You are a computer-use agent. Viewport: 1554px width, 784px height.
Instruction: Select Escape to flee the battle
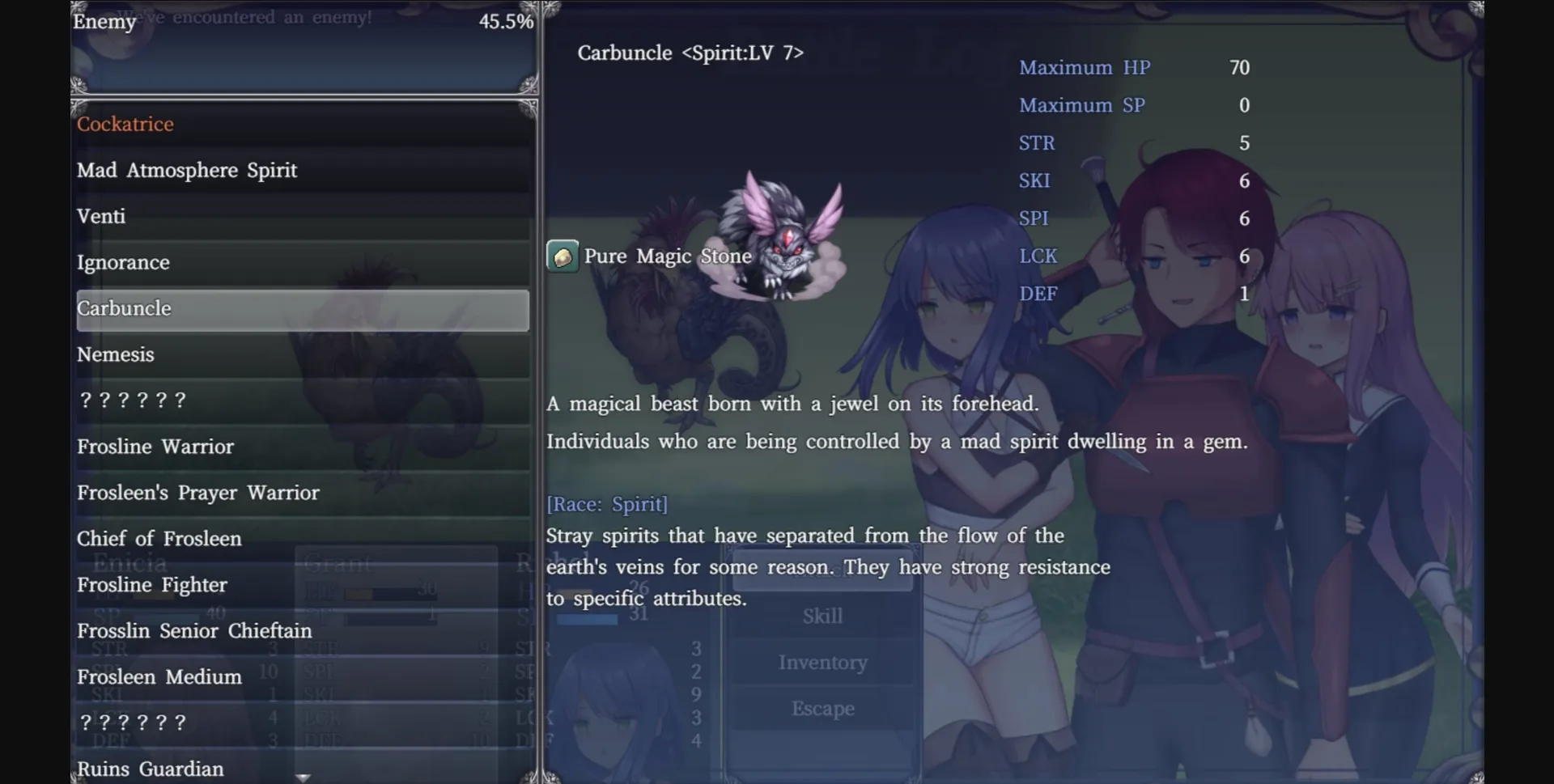tap(822, 708)
